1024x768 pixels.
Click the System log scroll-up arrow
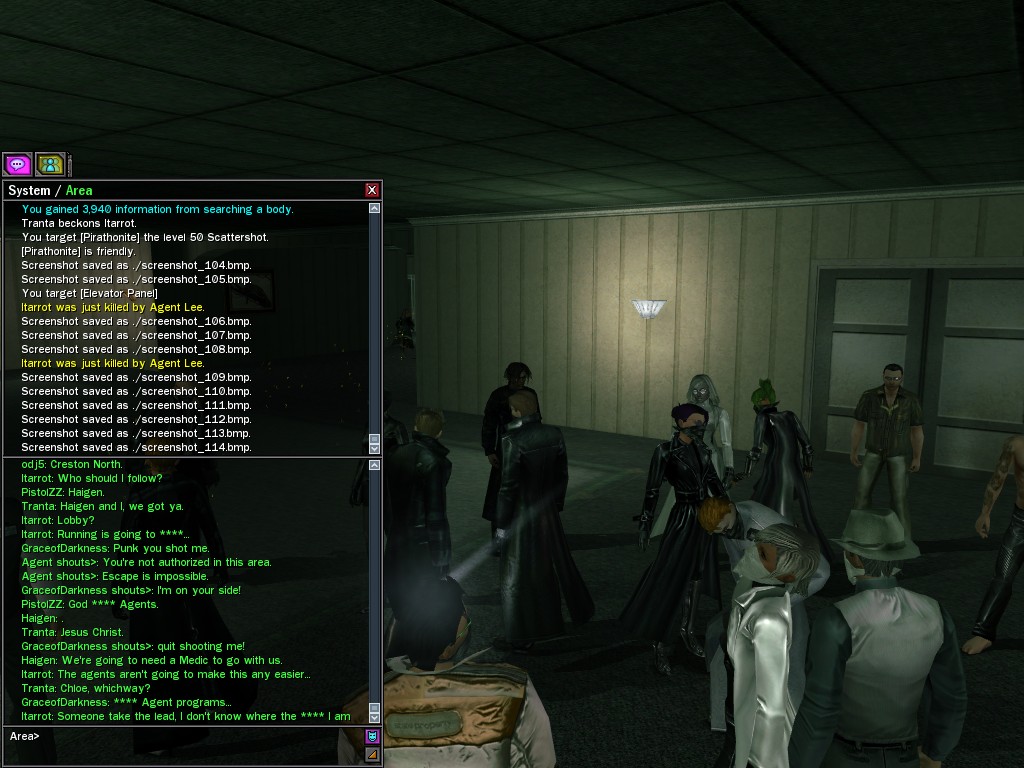point(375,209)
